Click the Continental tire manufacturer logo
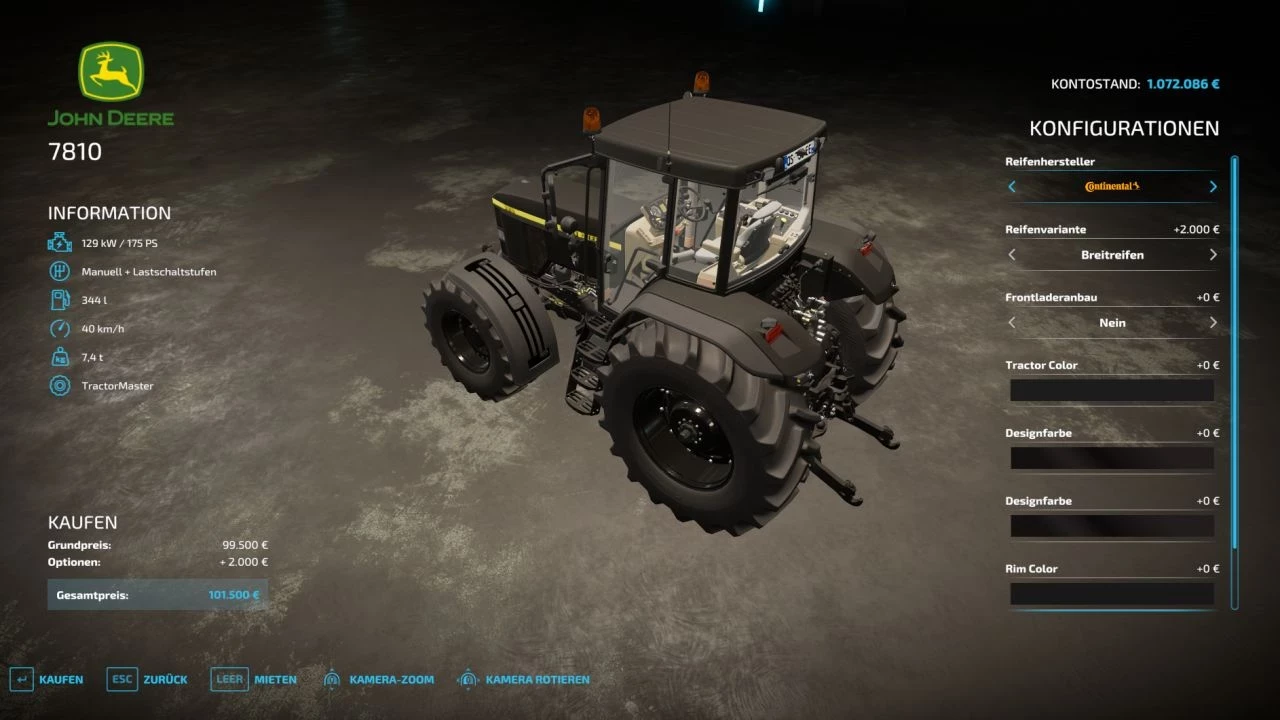This screenshot has height=720, width=1280. pos(1111,186)
